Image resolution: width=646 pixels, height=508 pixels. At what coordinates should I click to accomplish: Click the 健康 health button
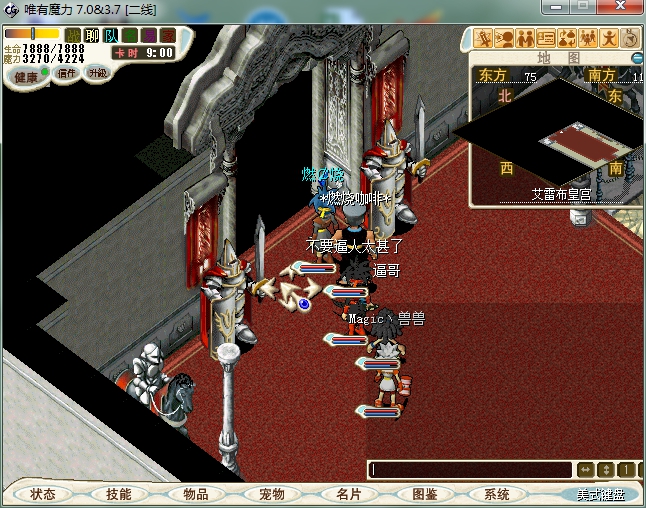coord(26,77)
